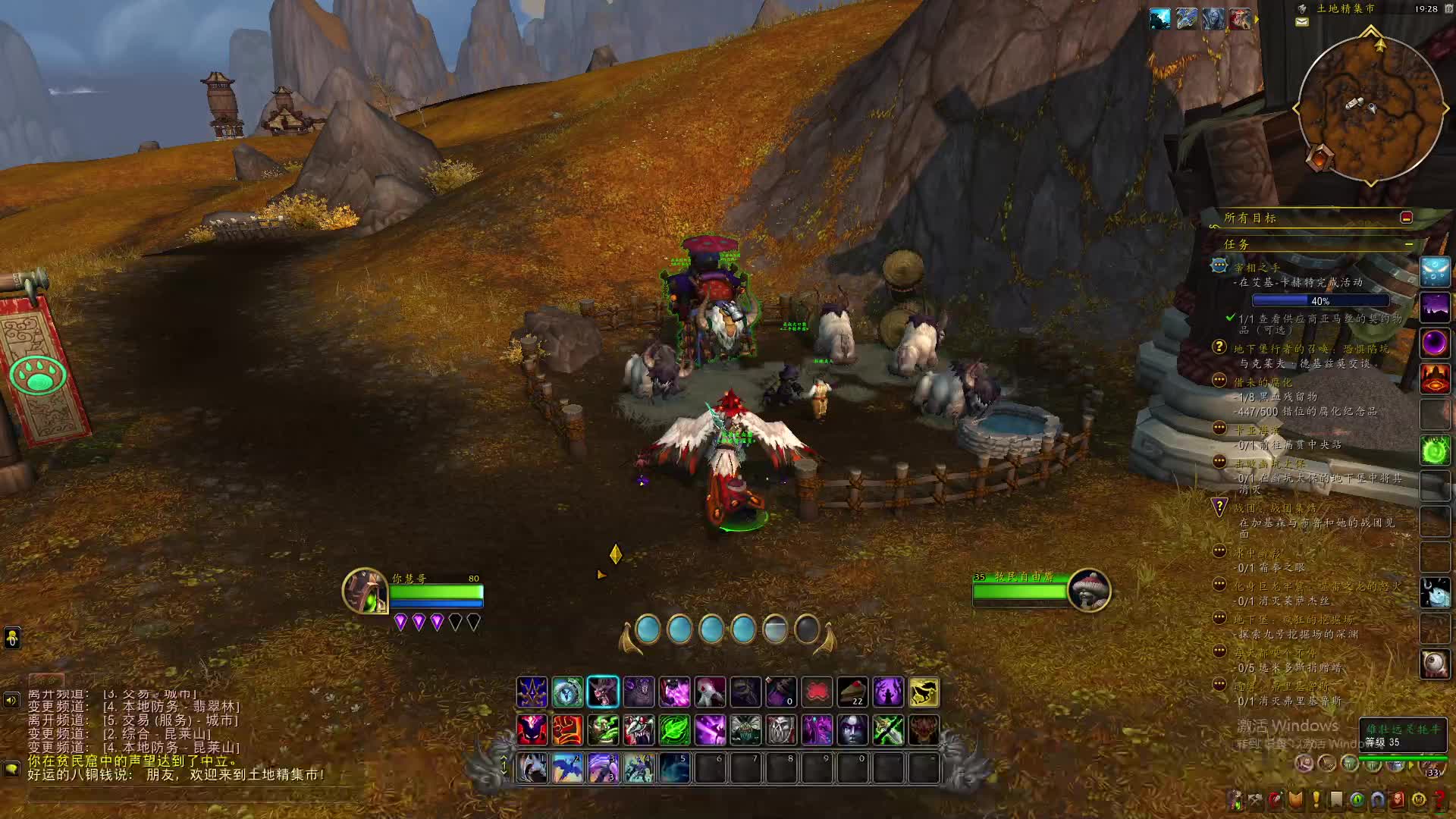Use the cake item with 22 charges
The width and height of the screenshot is (1456, 819).
coord(852,692)
